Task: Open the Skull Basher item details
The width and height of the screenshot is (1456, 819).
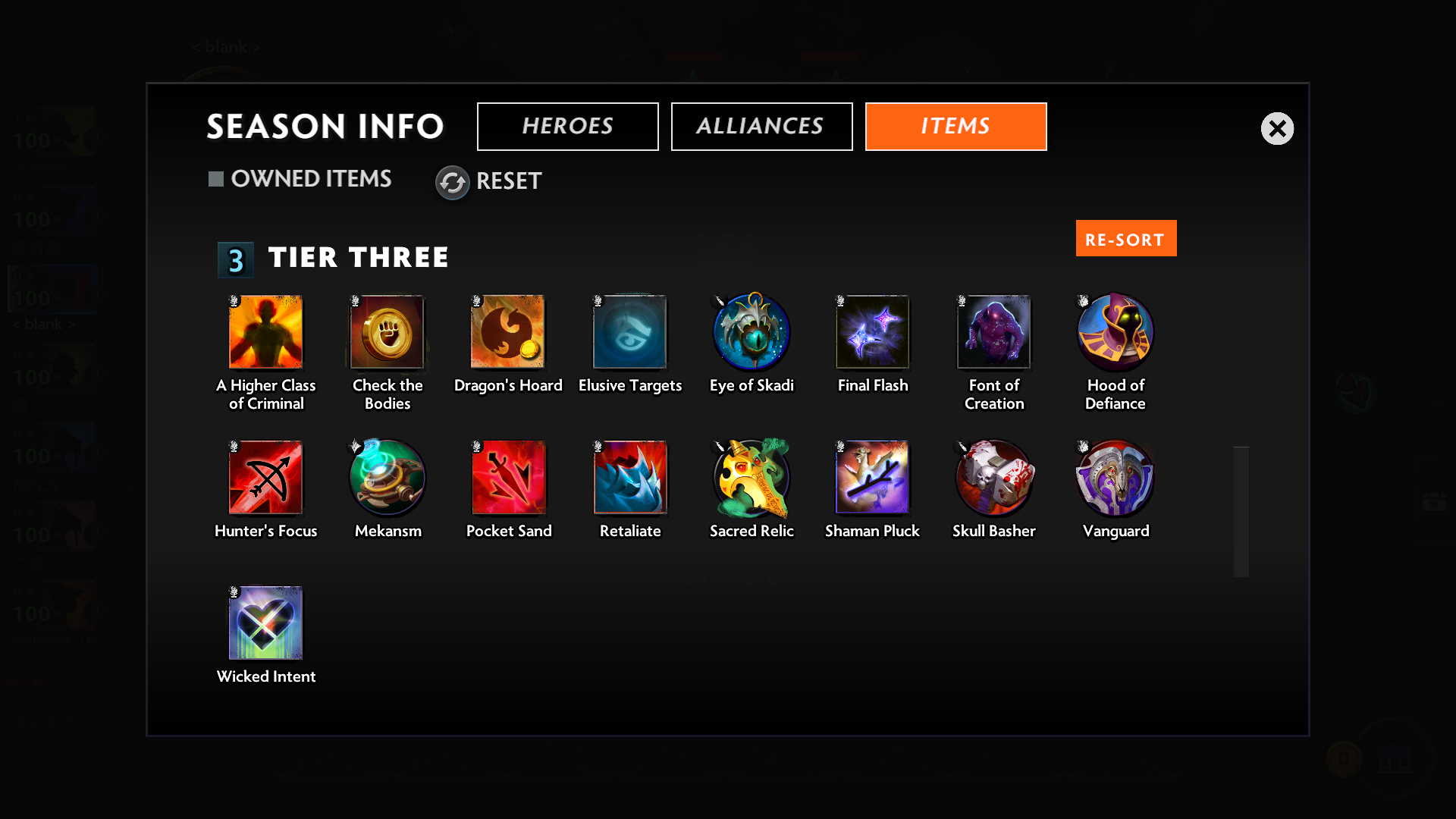Action: click(993, 478)
